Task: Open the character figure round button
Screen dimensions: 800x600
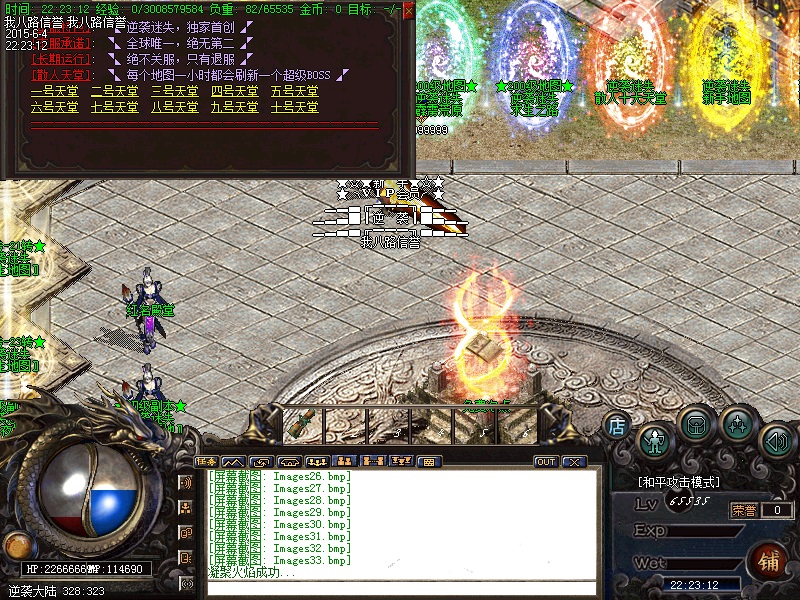Action: tap(655, 440)
